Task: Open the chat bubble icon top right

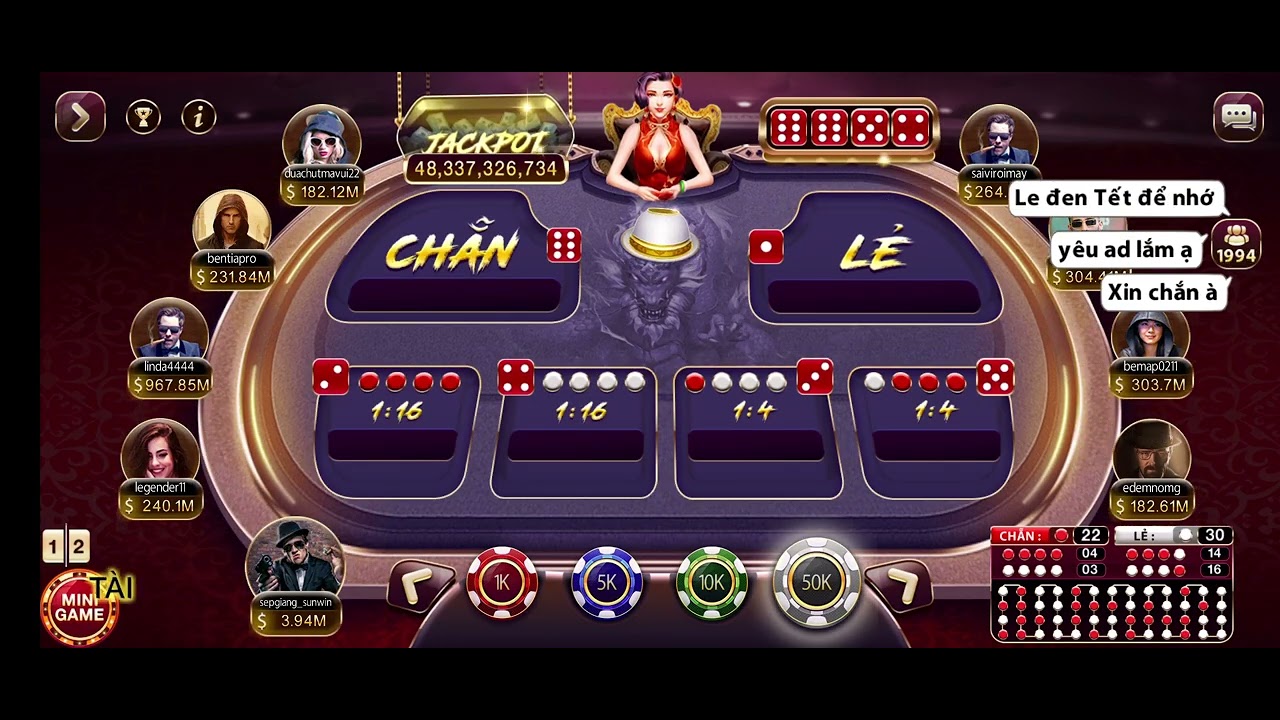Action: tap(1237, 116)
